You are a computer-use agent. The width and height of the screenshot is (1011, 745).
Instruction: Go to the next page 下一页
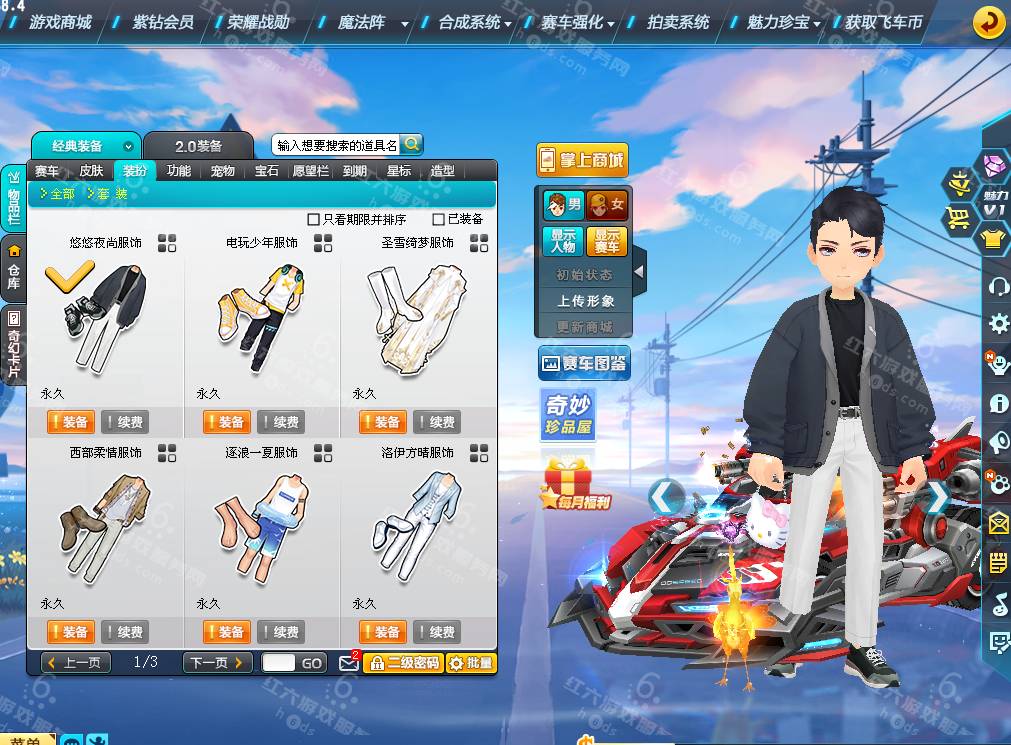(x=217, y=662)
